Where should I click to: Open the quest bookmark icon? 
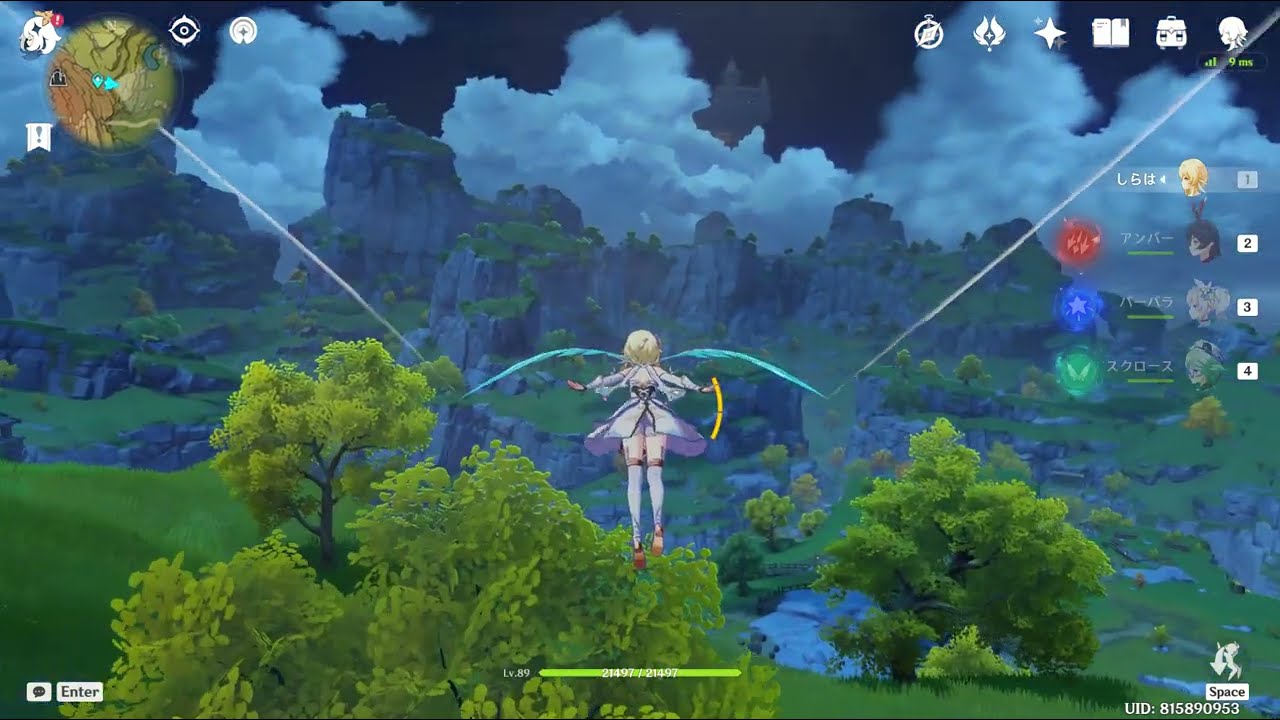point(39,137)
